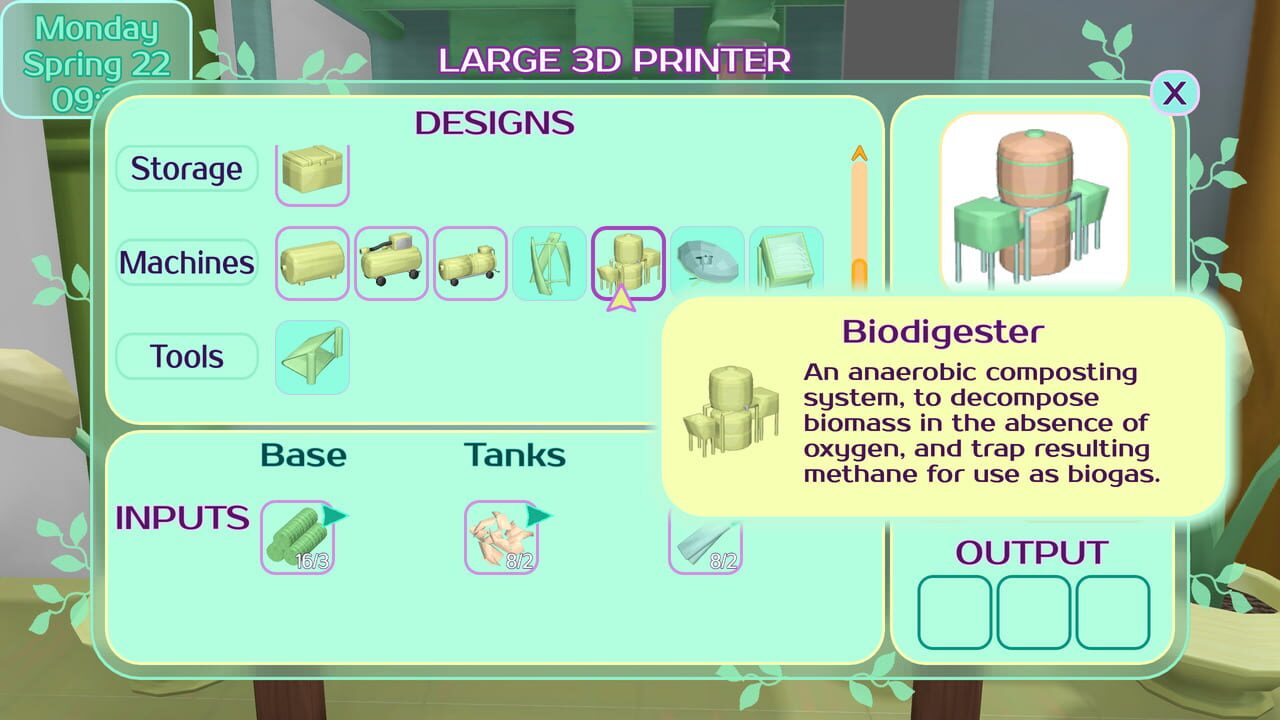Click the scroll-up arrow in the Designs list
Image resolution: width=1280 pixels, height=720 pixels.
pos(858,152)
